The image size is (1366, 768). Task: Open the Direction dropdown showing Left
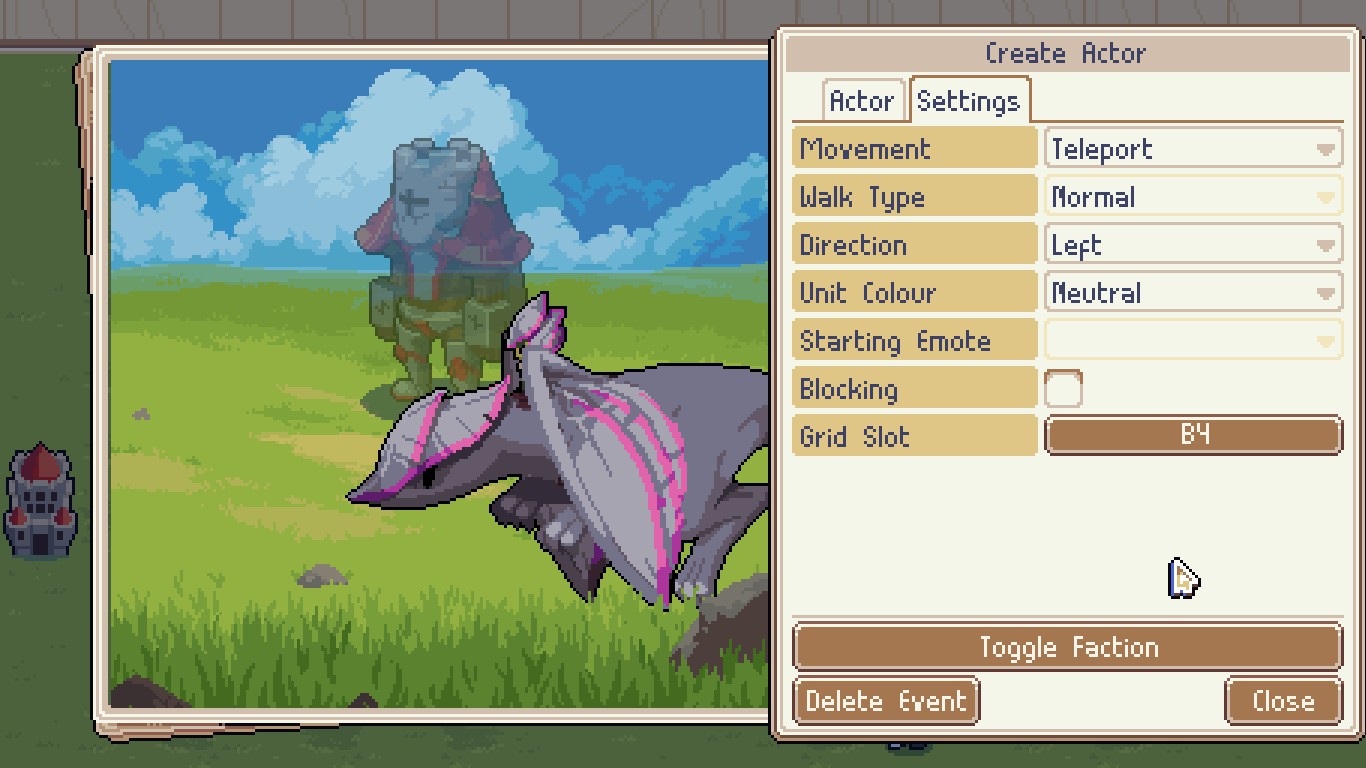tap(1192, 246)
